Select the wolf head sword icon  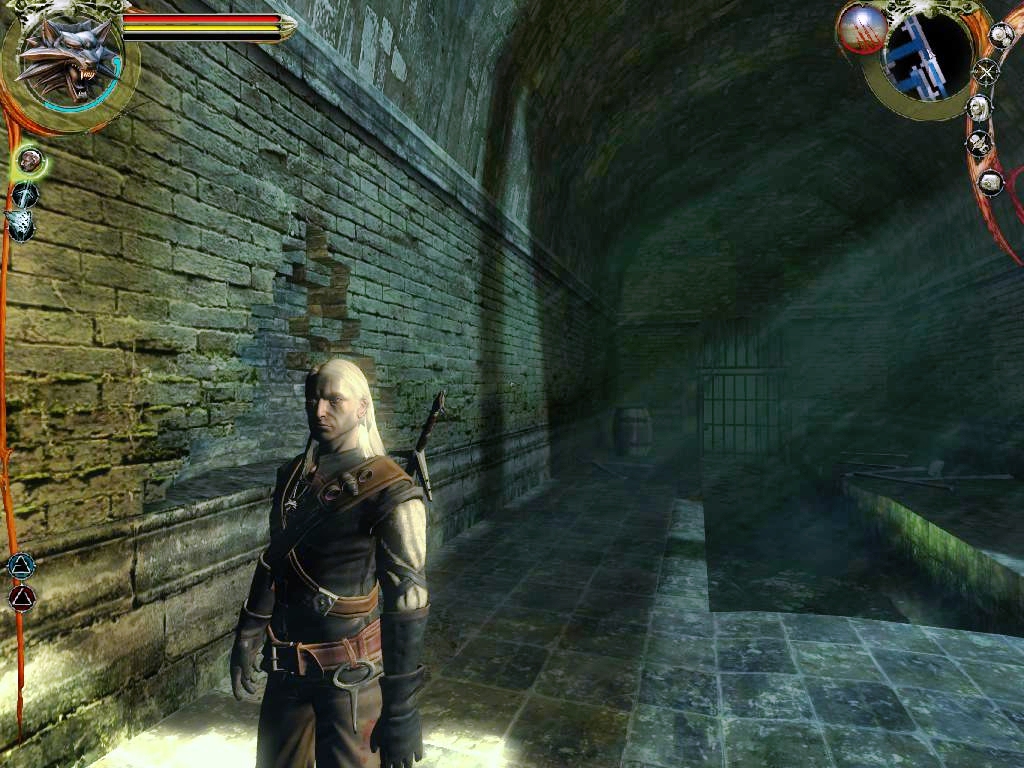coord(19,225)
